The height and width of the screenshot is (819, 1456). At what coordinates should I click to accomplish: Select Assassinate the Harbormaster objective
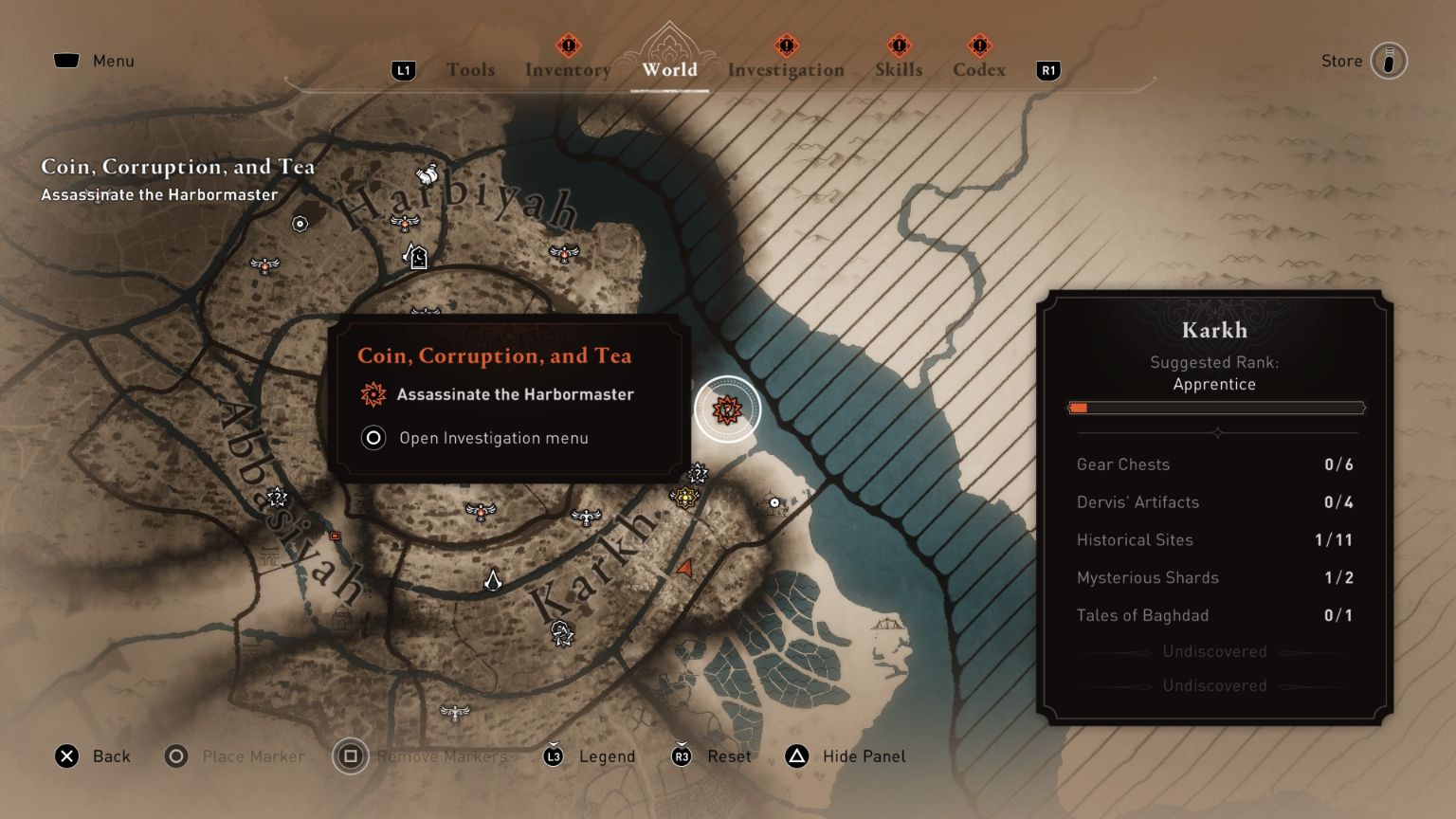pos(518,394)
